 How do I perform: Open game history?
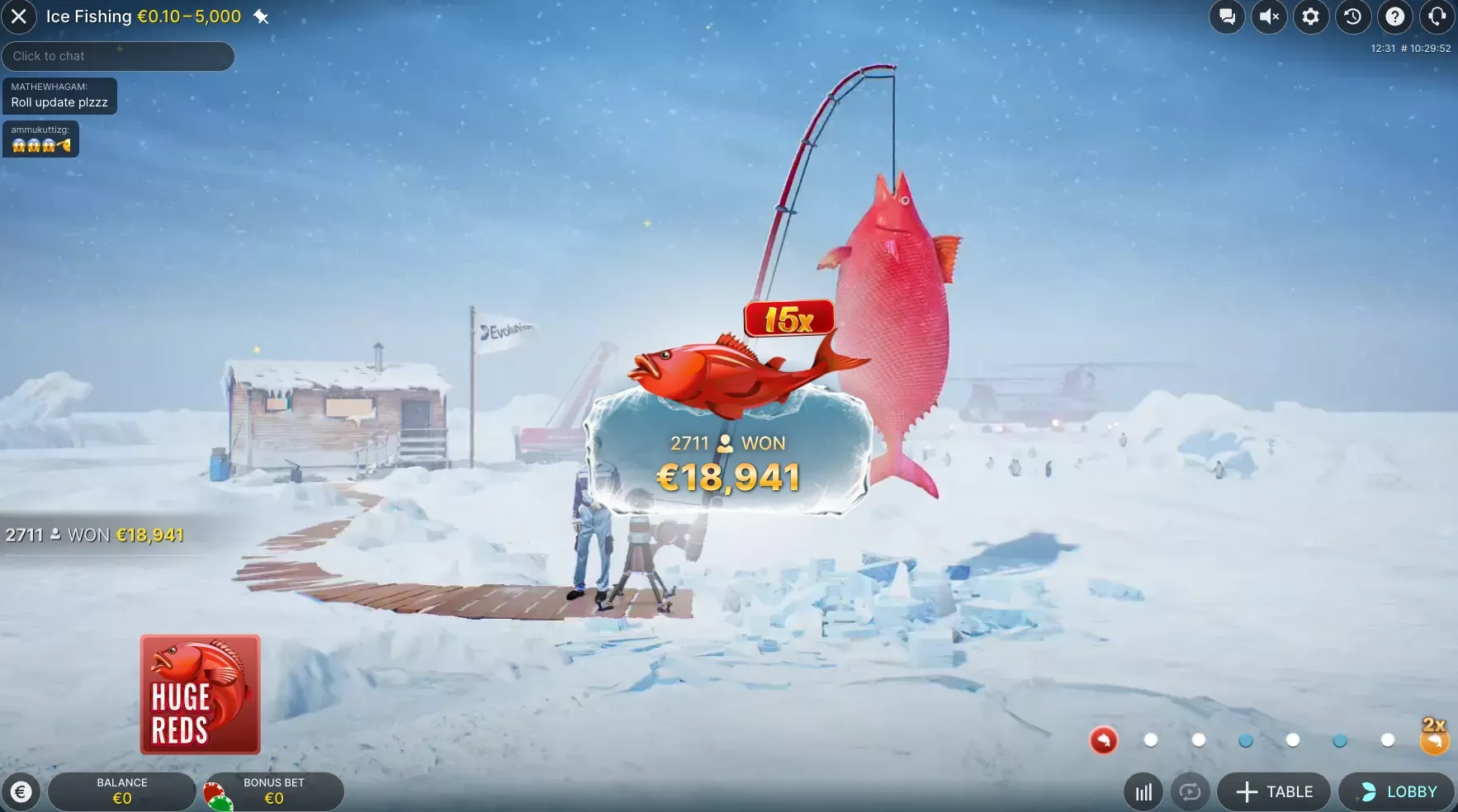pyautogui.click(x=1353, y=17)
